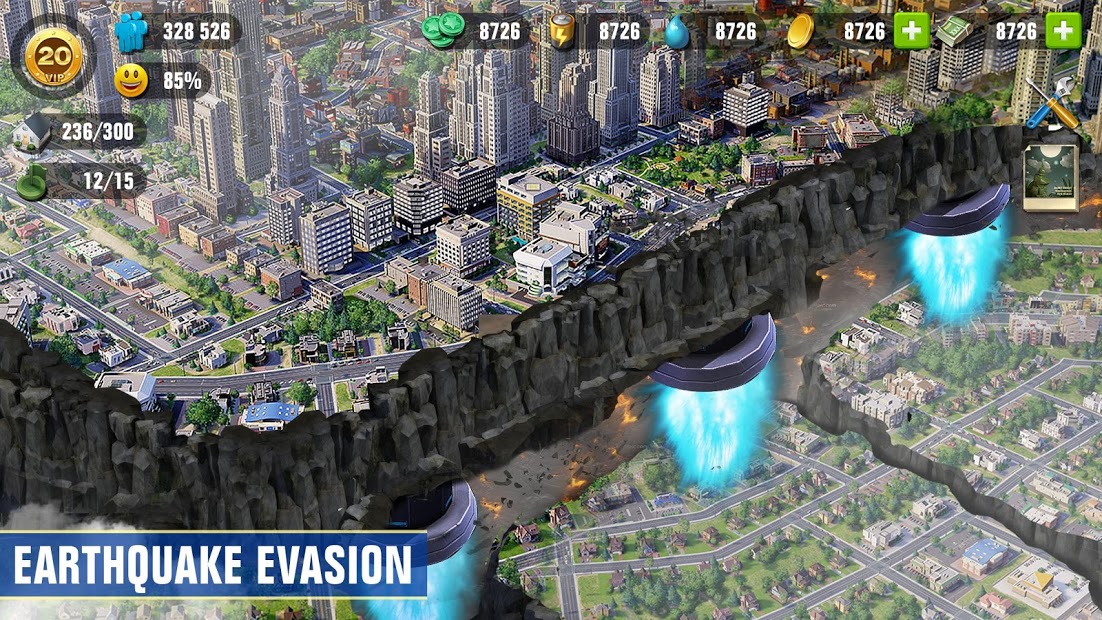The width and height of the screenshot is (1102, 620).
Task: Open the moonlit statue photo card
Action: (1050, 178)
